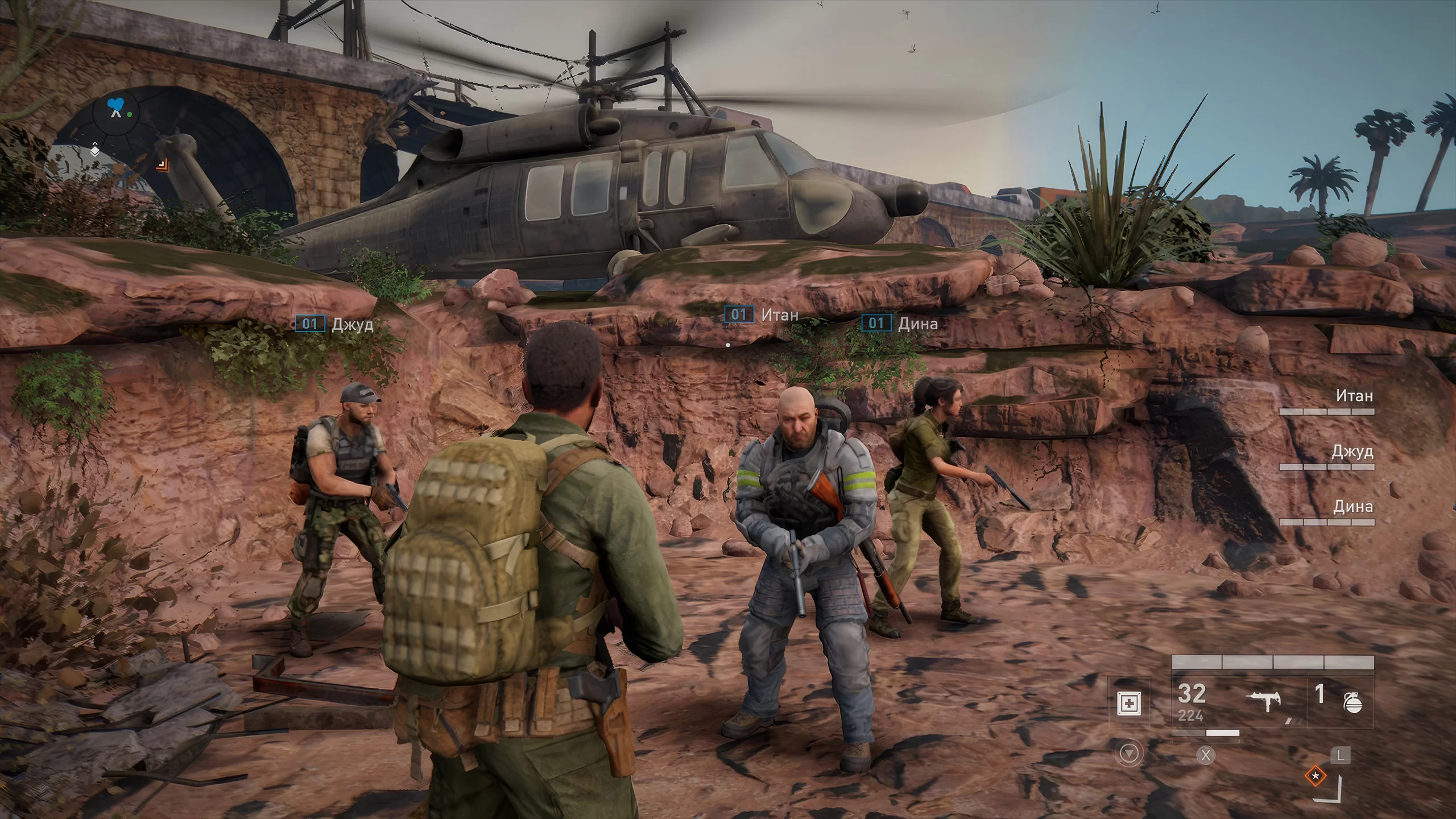Select the medkit icon

(x=1128, y=704)
